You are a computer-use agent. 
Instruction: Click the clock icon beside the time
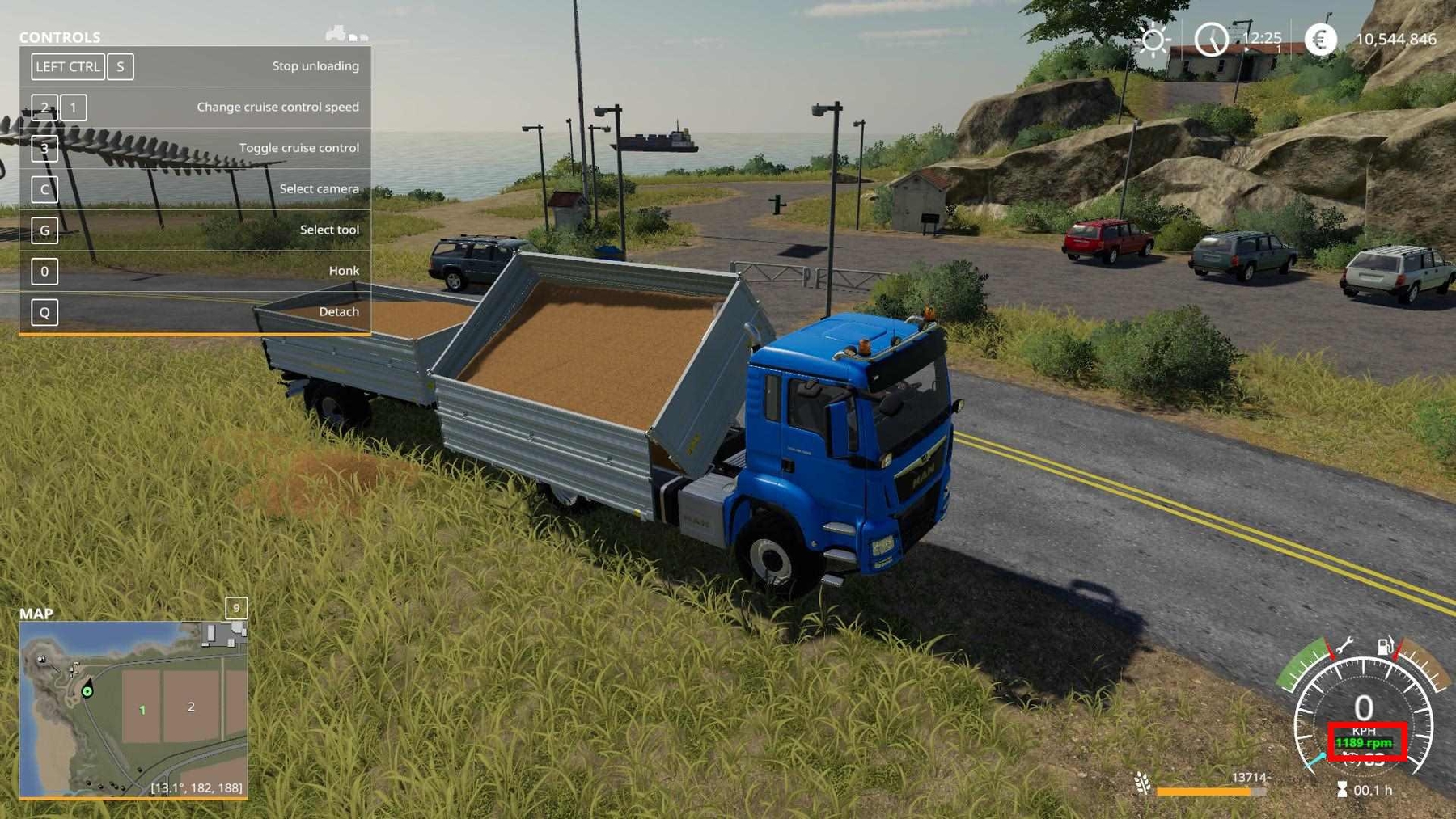tap(1211, 39)
